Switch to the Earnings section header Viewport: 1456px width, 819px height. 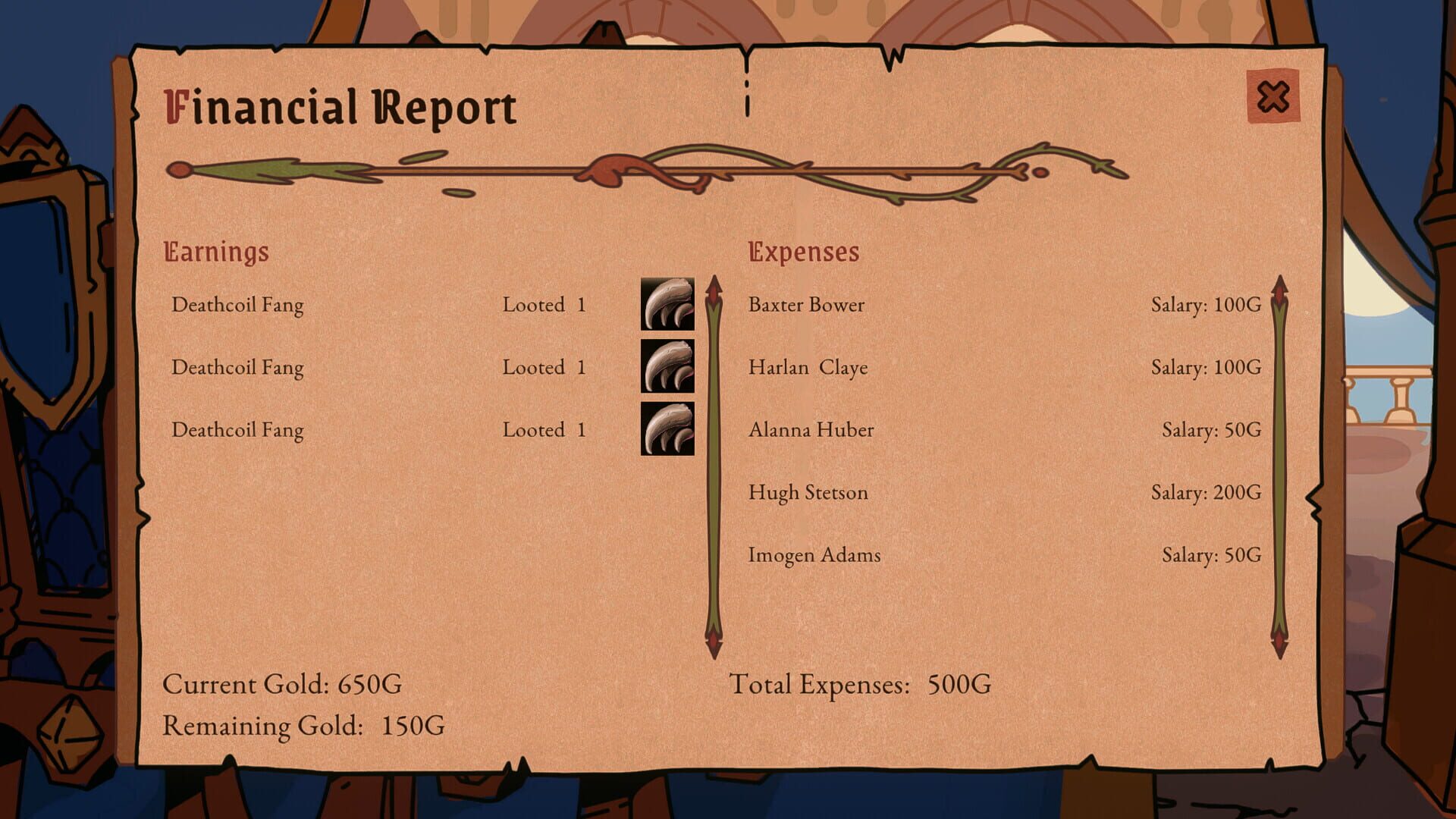[217, 252]
